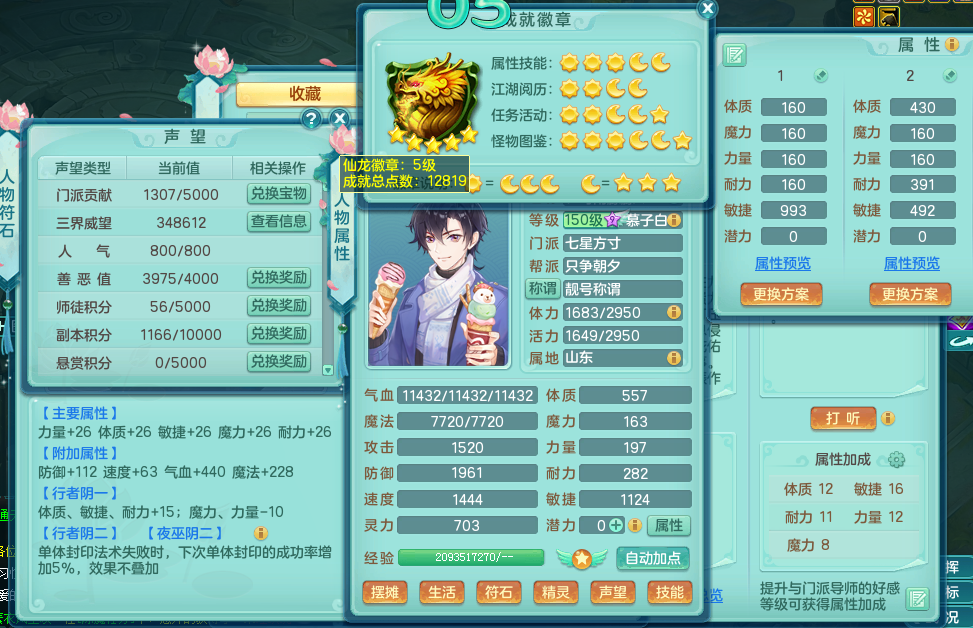The image size is (973, 628).
Task: Open the 符石 tab
Action: [499, 592]
